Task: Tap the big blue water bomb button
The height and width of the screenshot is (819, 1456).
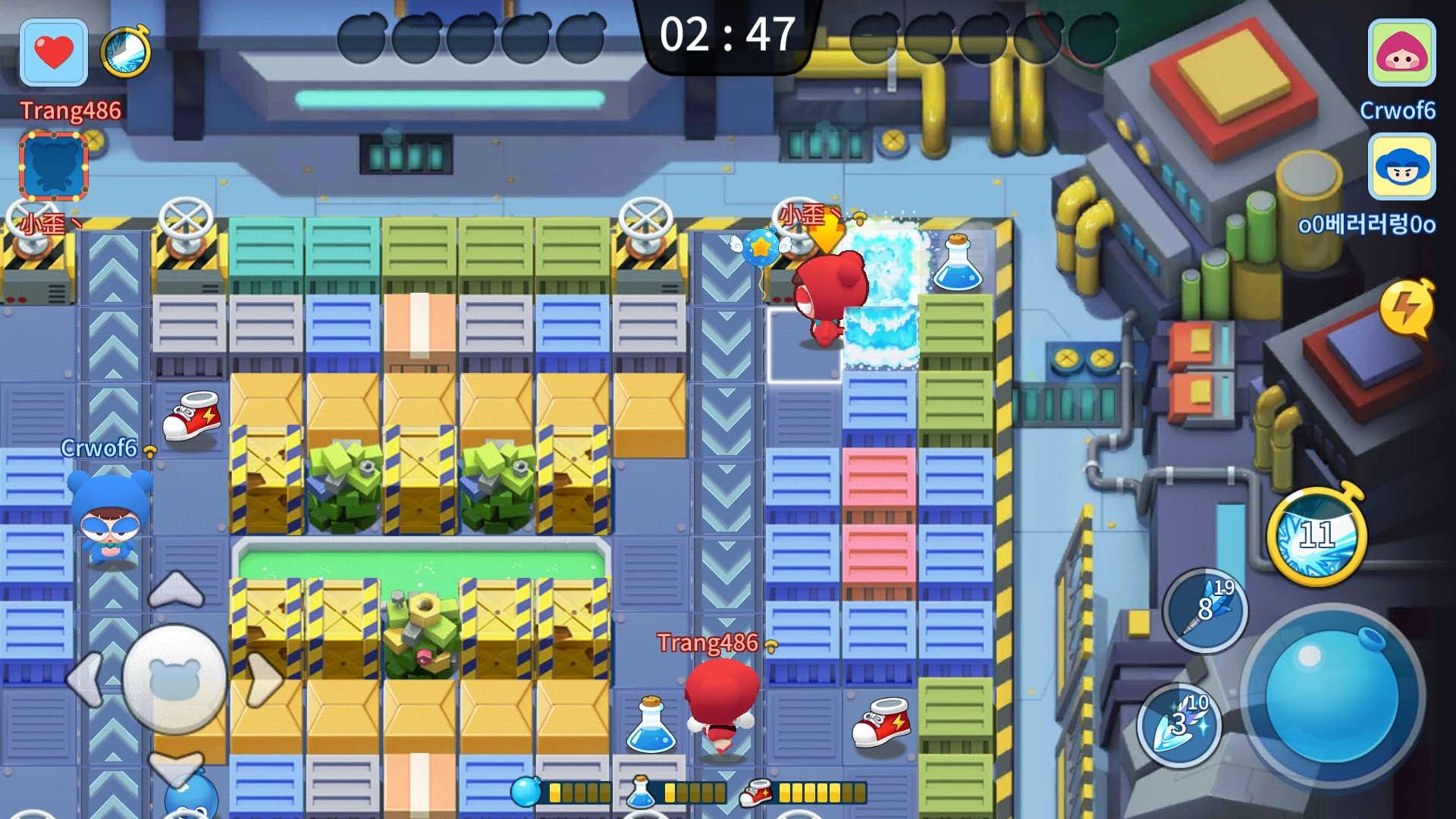Action: tap(1332, 698)
